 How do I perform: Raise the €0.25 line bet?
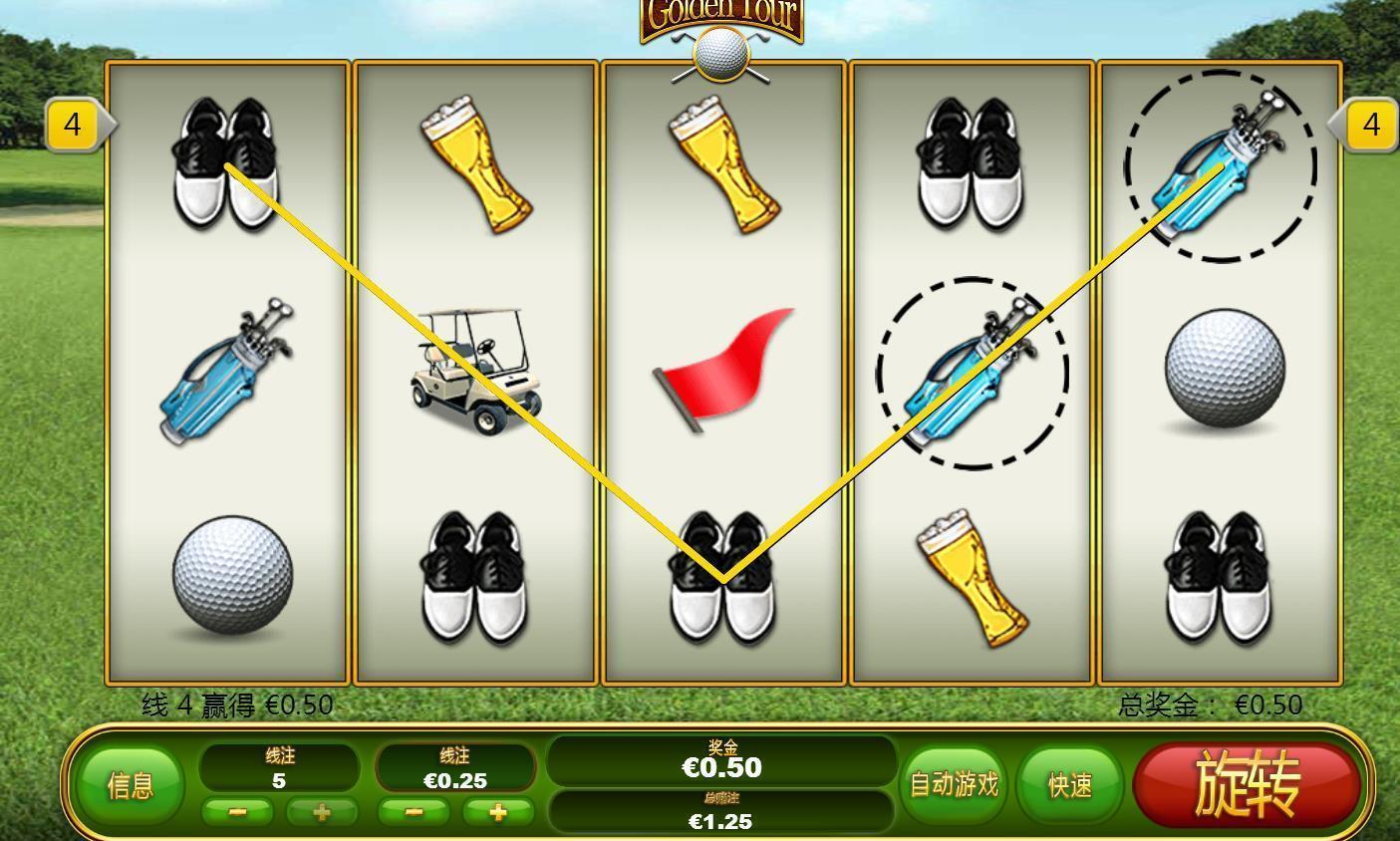[497, 812]
